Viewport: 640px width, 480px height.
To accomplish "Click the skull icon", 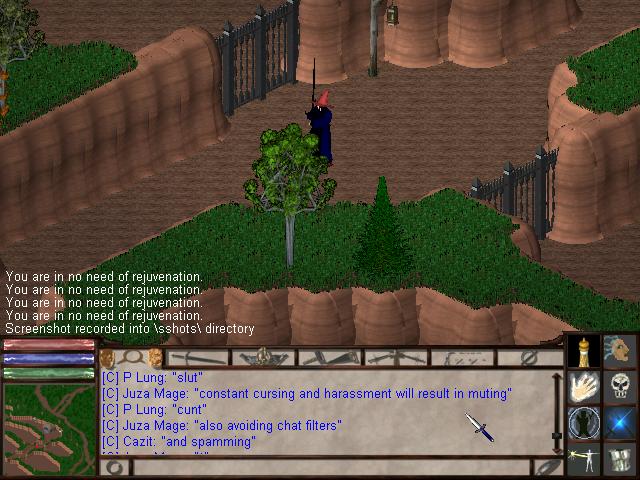I will 621,386.
